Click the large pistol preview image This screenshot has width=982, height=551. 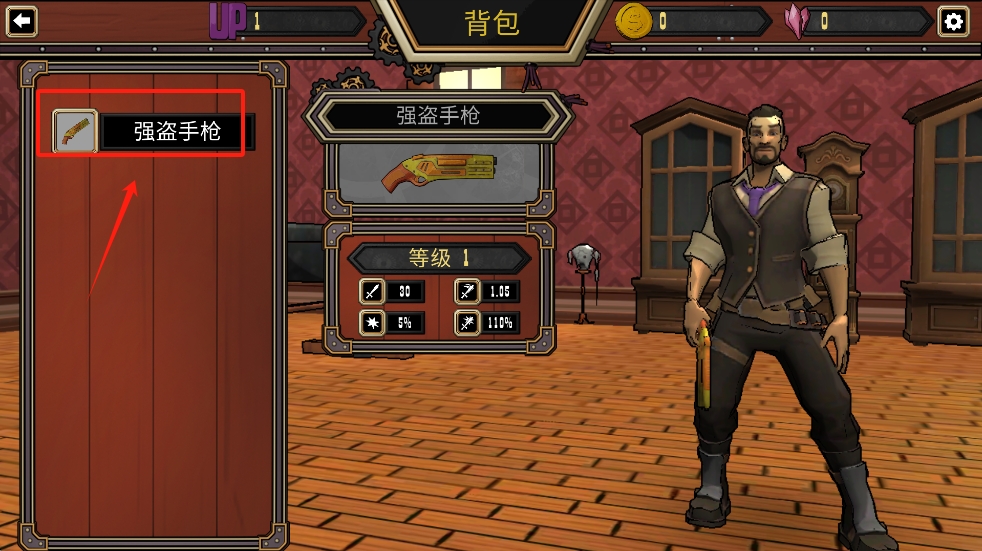(x=438, y=172)
